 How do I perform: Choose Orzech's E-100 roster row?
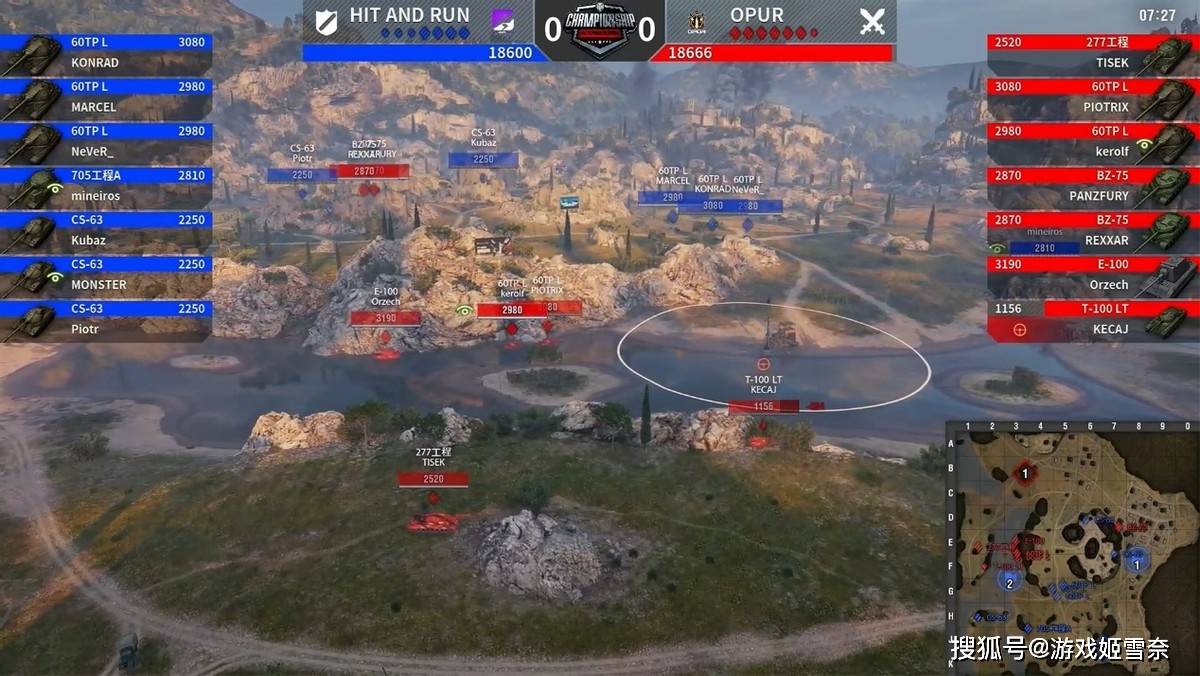(x=1092, y=274)
